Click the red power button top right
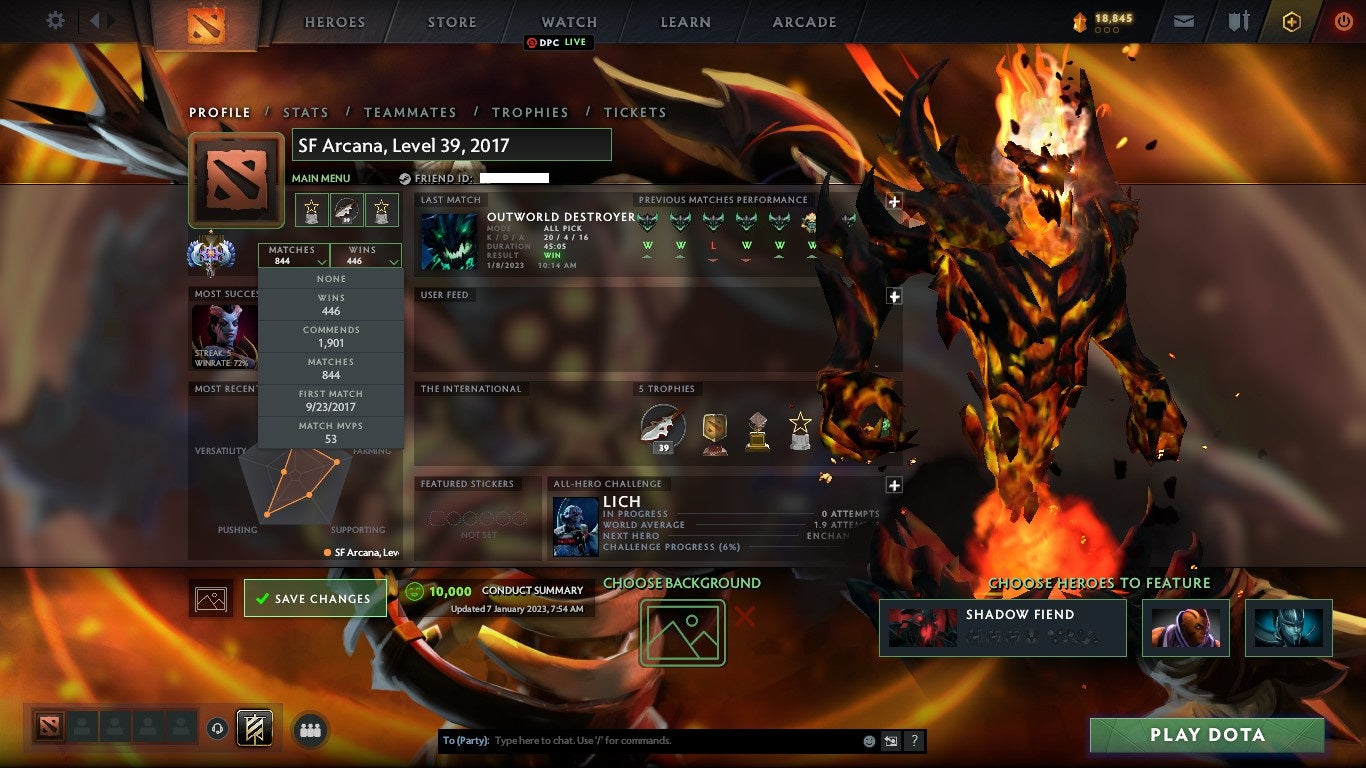 [x=1345, y=19]
